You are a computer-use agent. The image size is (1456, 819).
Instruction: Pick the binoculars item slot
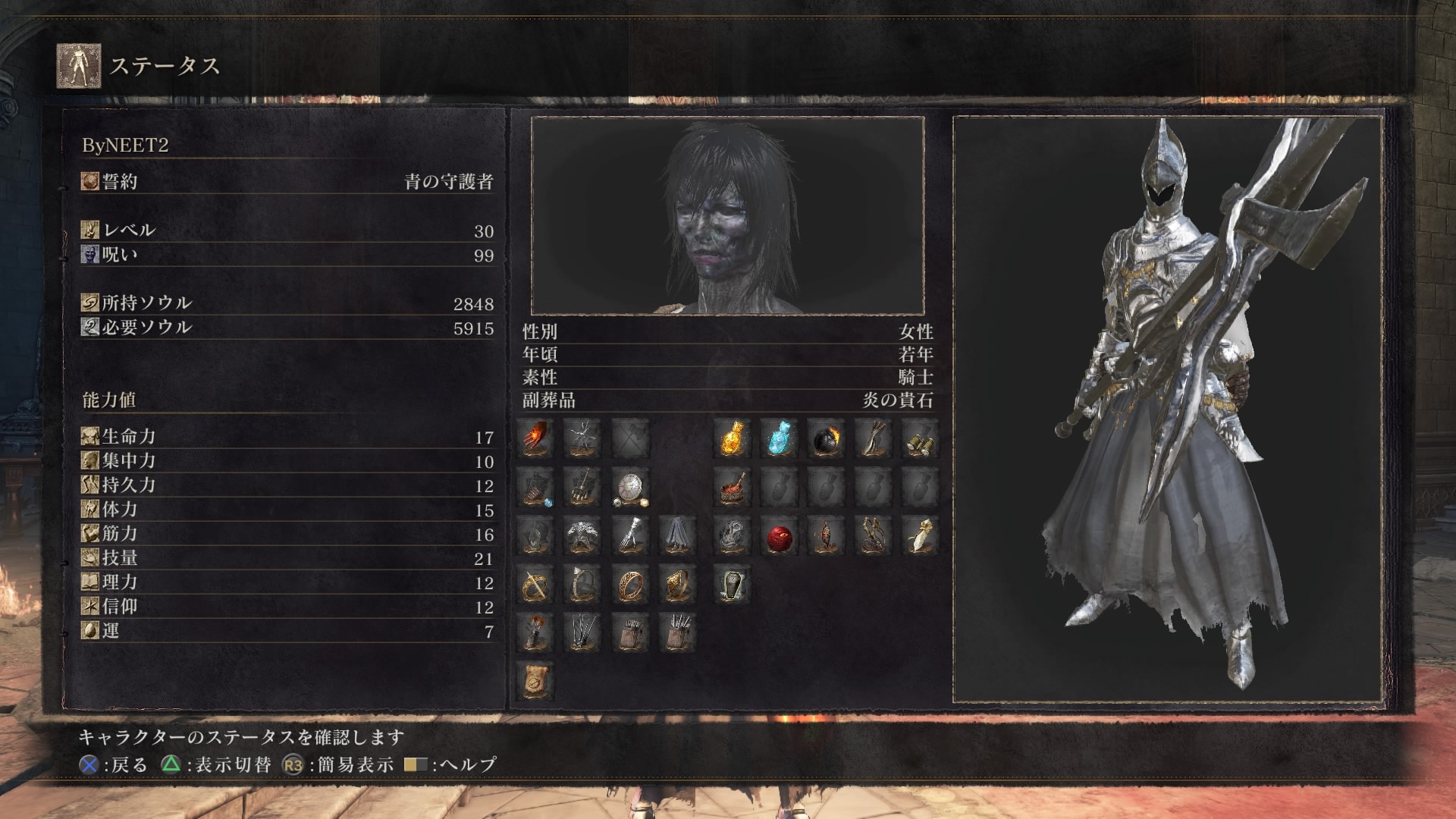coord(920,438)
